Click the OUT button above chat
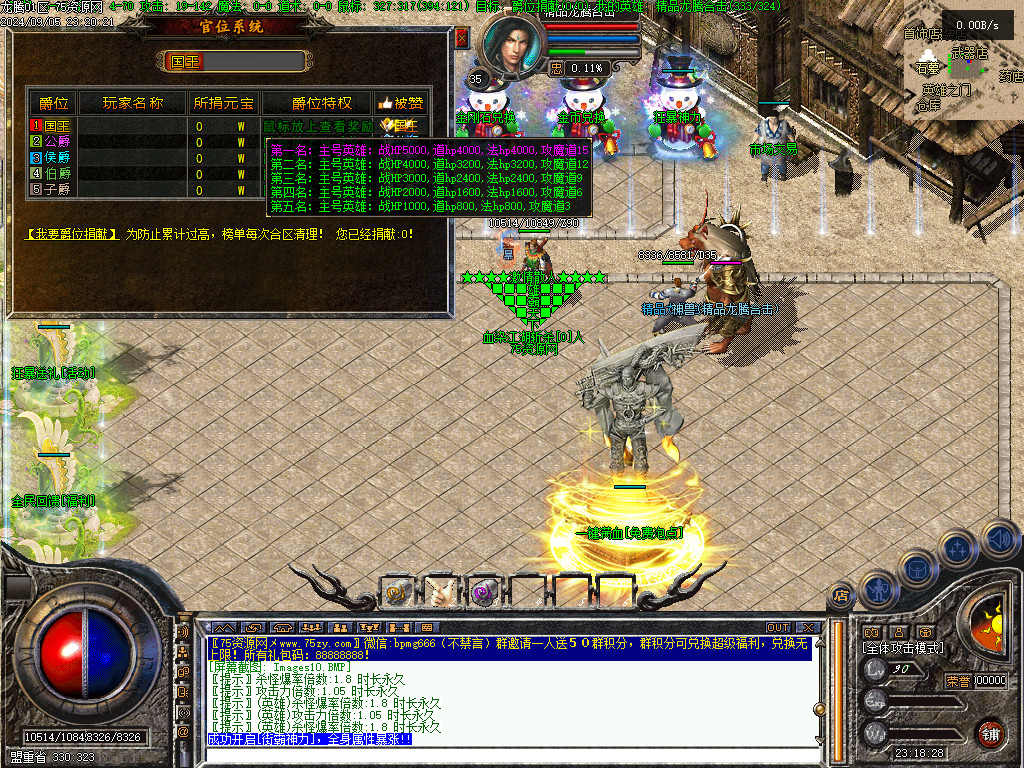The image size is (1024, 768). coord(778,628)
